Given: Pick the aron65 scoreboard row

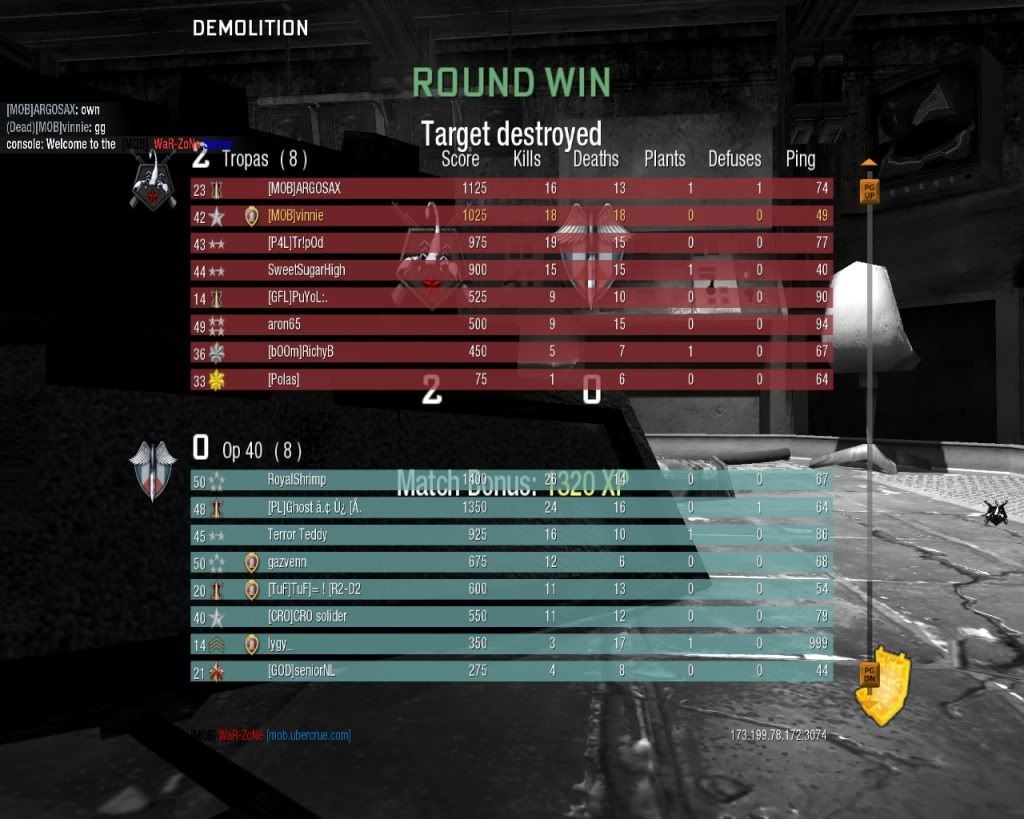Looking at the screenshot, I should (x=510, y=325).
